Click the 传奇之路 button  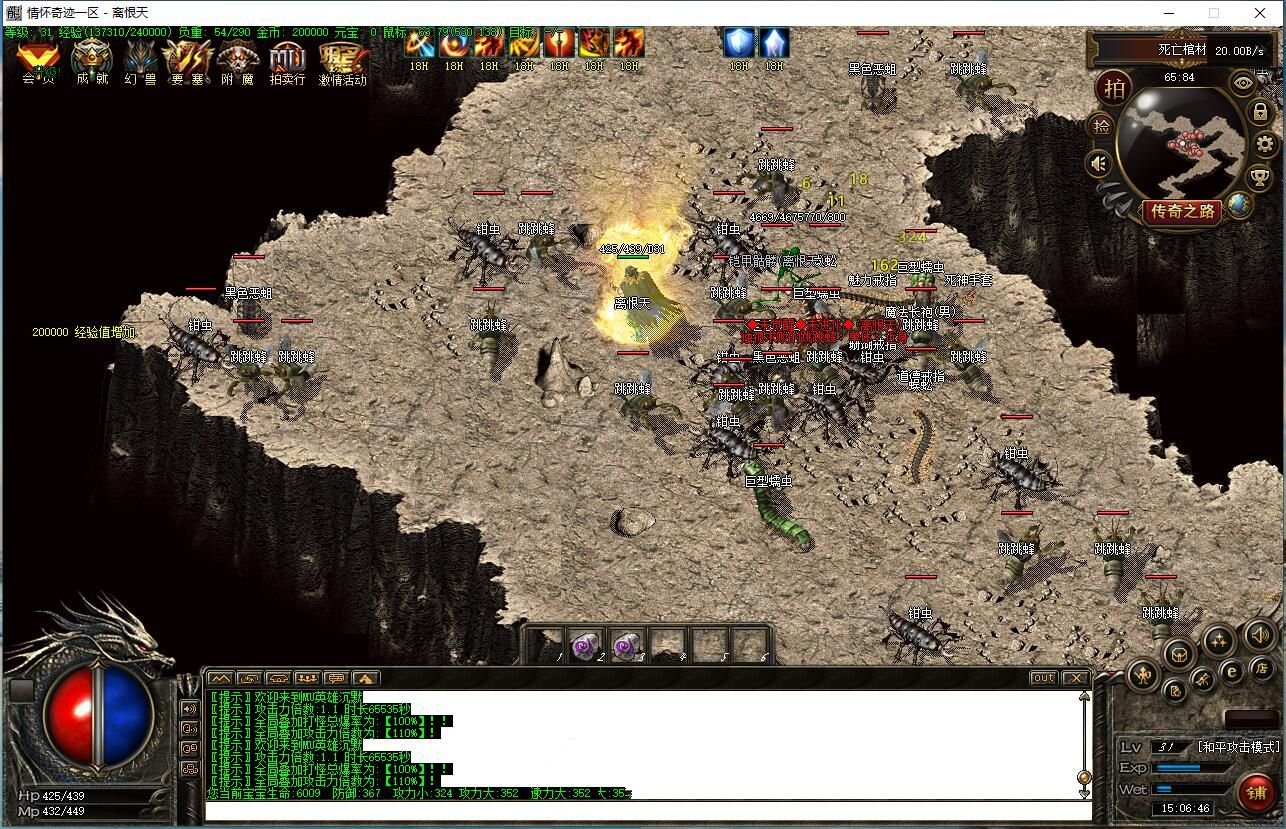(x=1181, y=211)
